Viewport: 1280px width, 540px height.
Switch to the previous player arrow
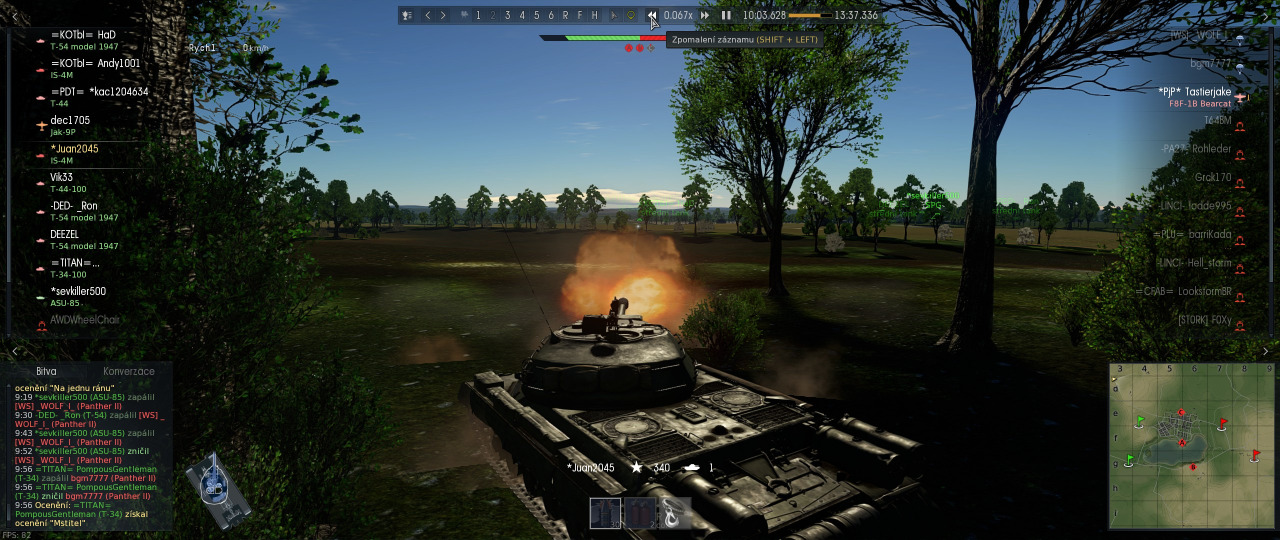[428, 15]
